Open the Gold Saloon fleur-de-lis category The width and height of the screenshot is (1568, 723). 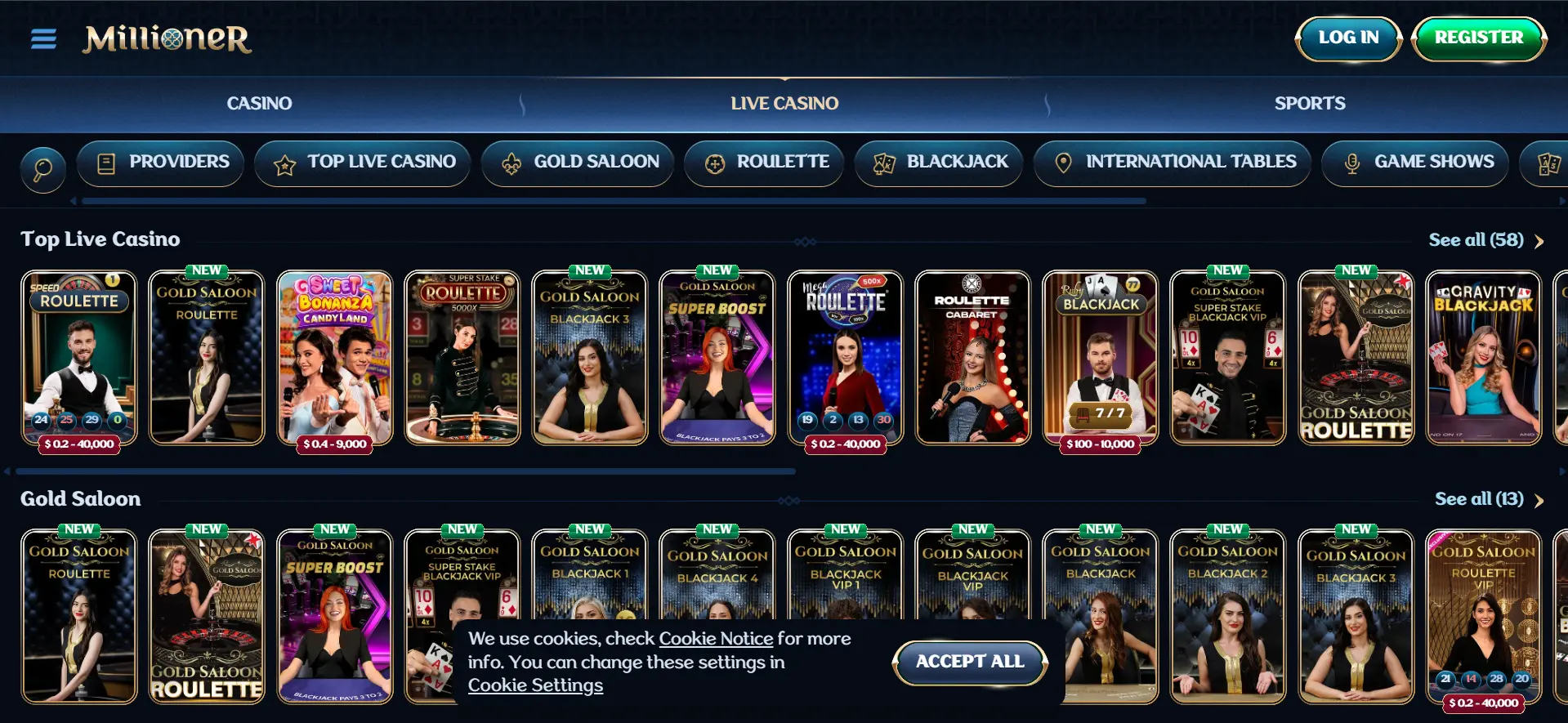tap(511, 163)
